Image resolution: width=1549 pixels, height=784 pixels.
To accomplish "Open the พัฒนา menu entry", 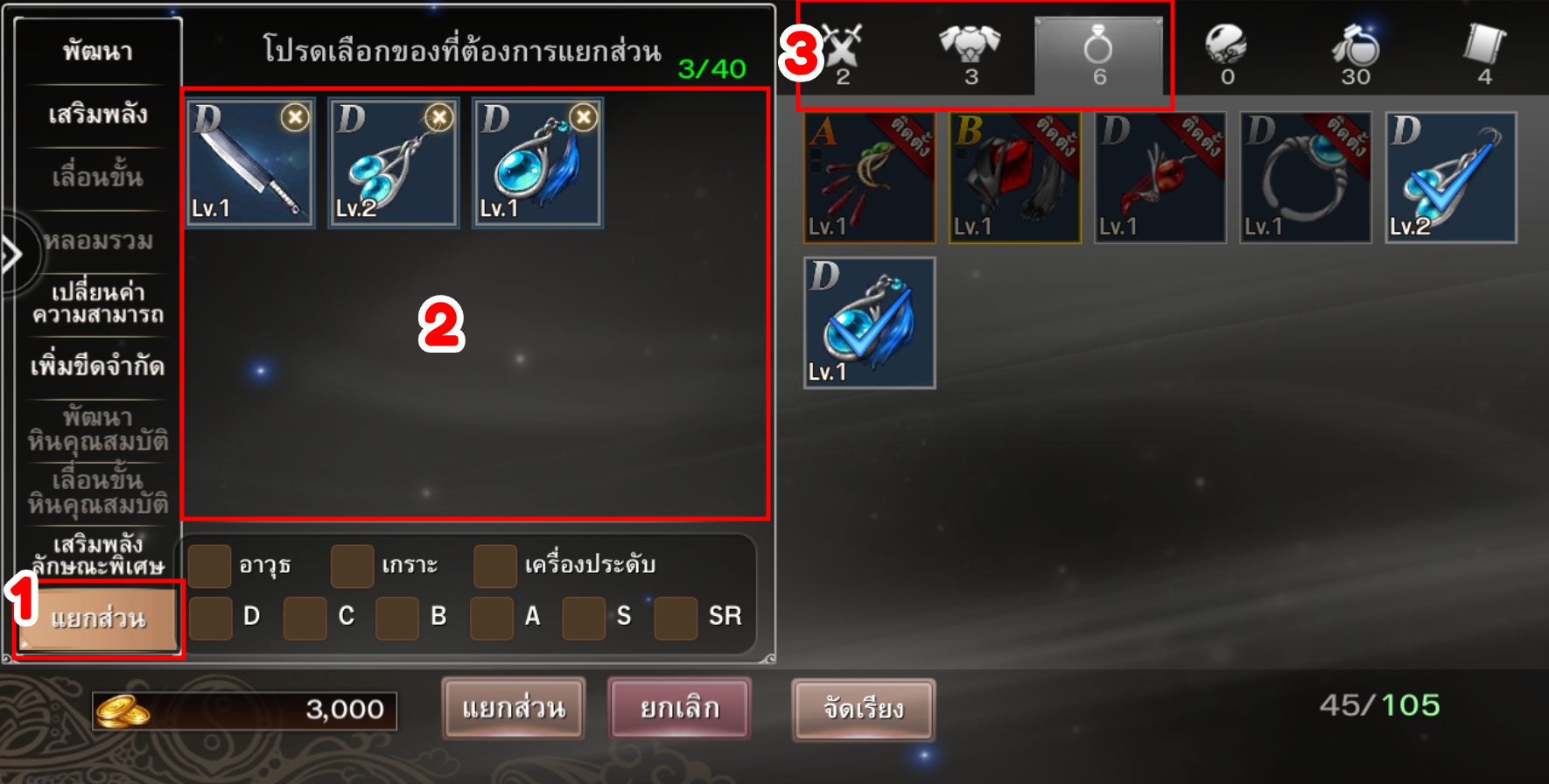I will pyautogui.click(x=97, y=52).
